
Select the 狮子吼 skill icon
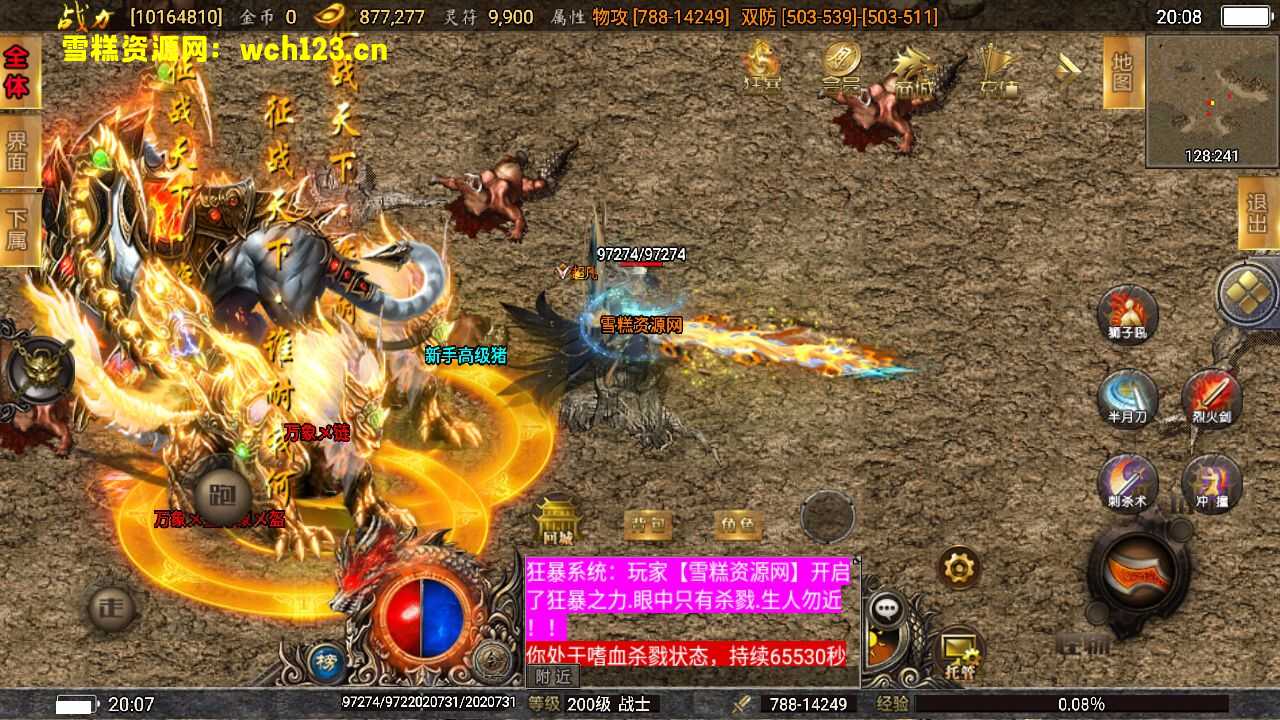(1127, 315)
